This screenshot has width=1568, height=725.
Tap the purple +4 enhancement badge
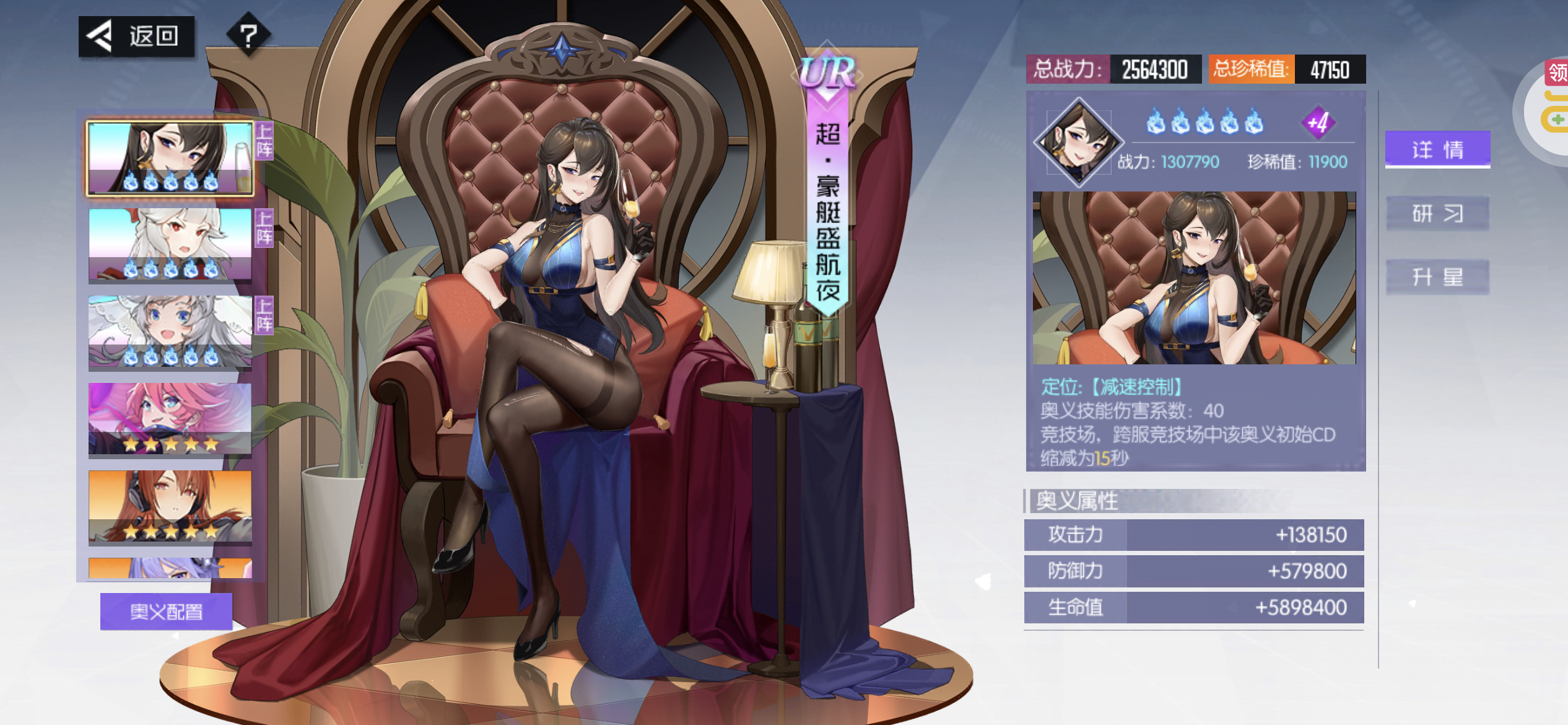point(1317,123)
